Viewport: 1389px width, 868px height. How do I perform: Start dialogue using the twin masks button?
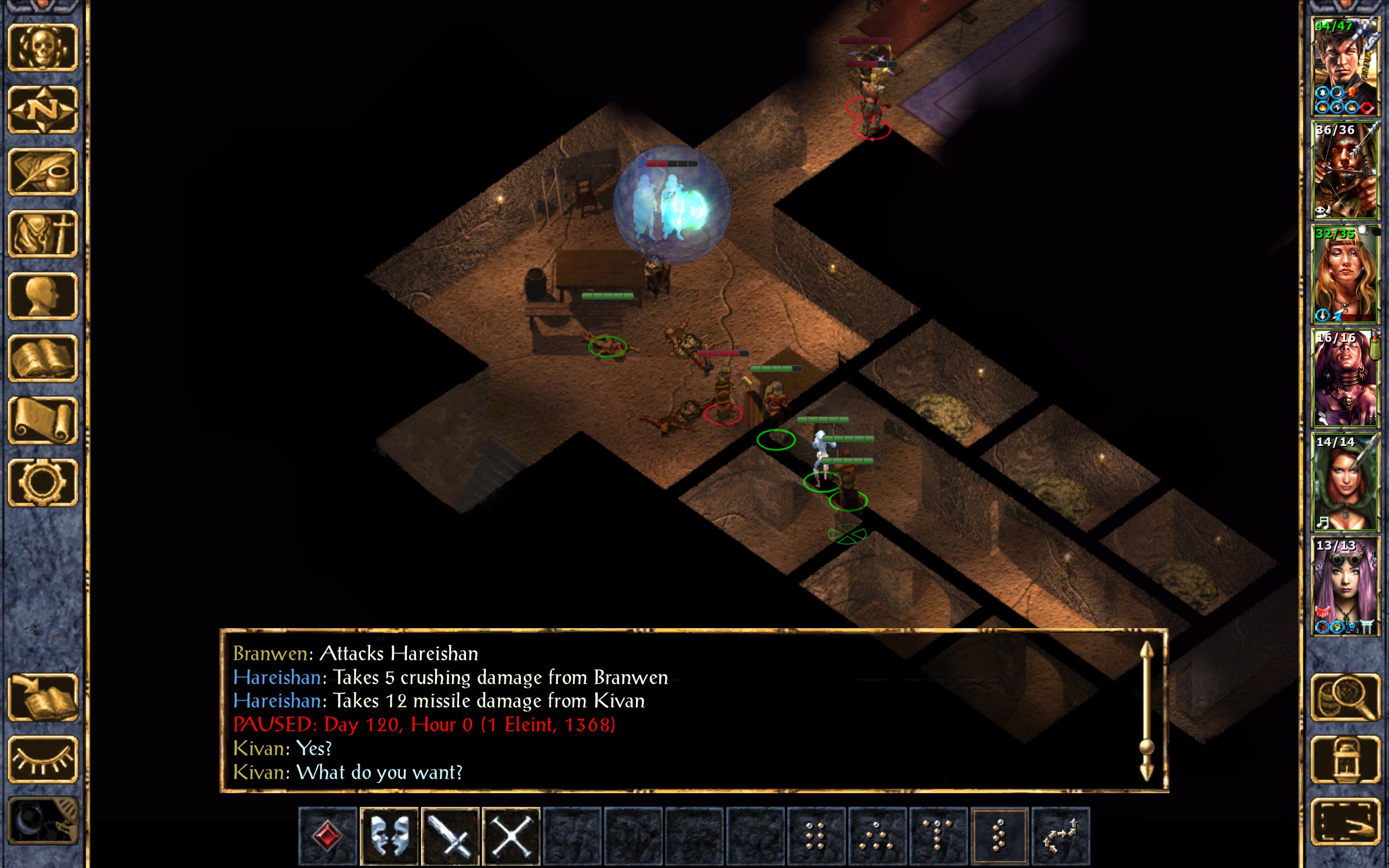pyautogui.click(x=389, y=835)
